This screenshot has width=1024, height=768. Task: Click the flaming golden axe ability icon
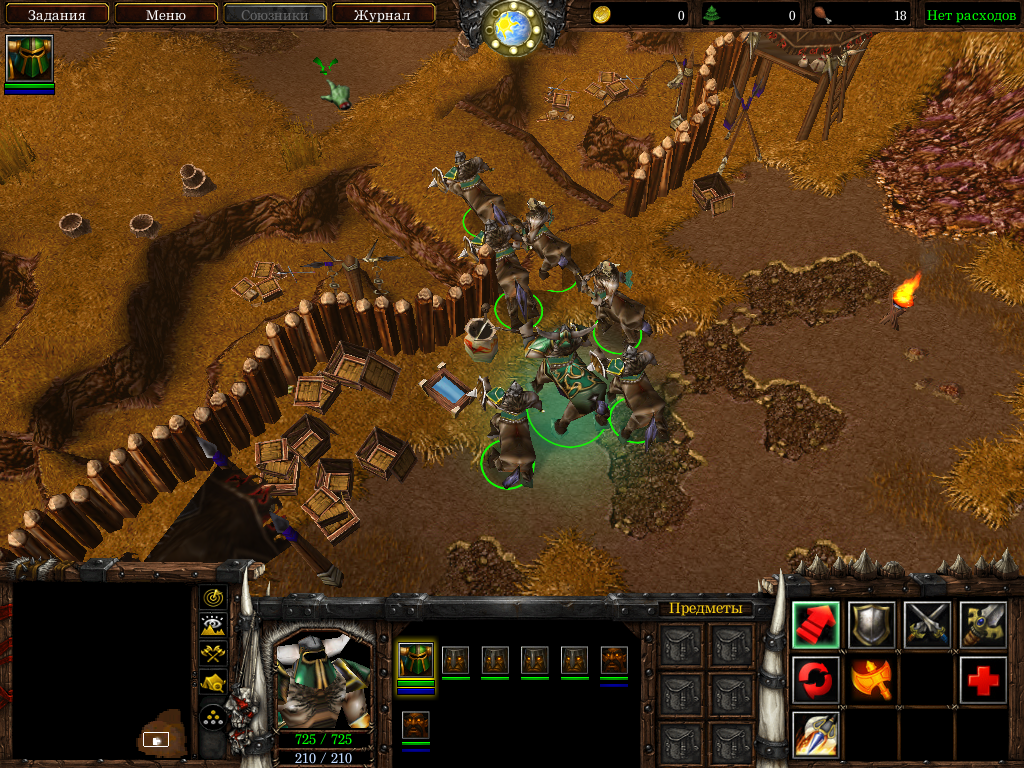click(871, 680)
